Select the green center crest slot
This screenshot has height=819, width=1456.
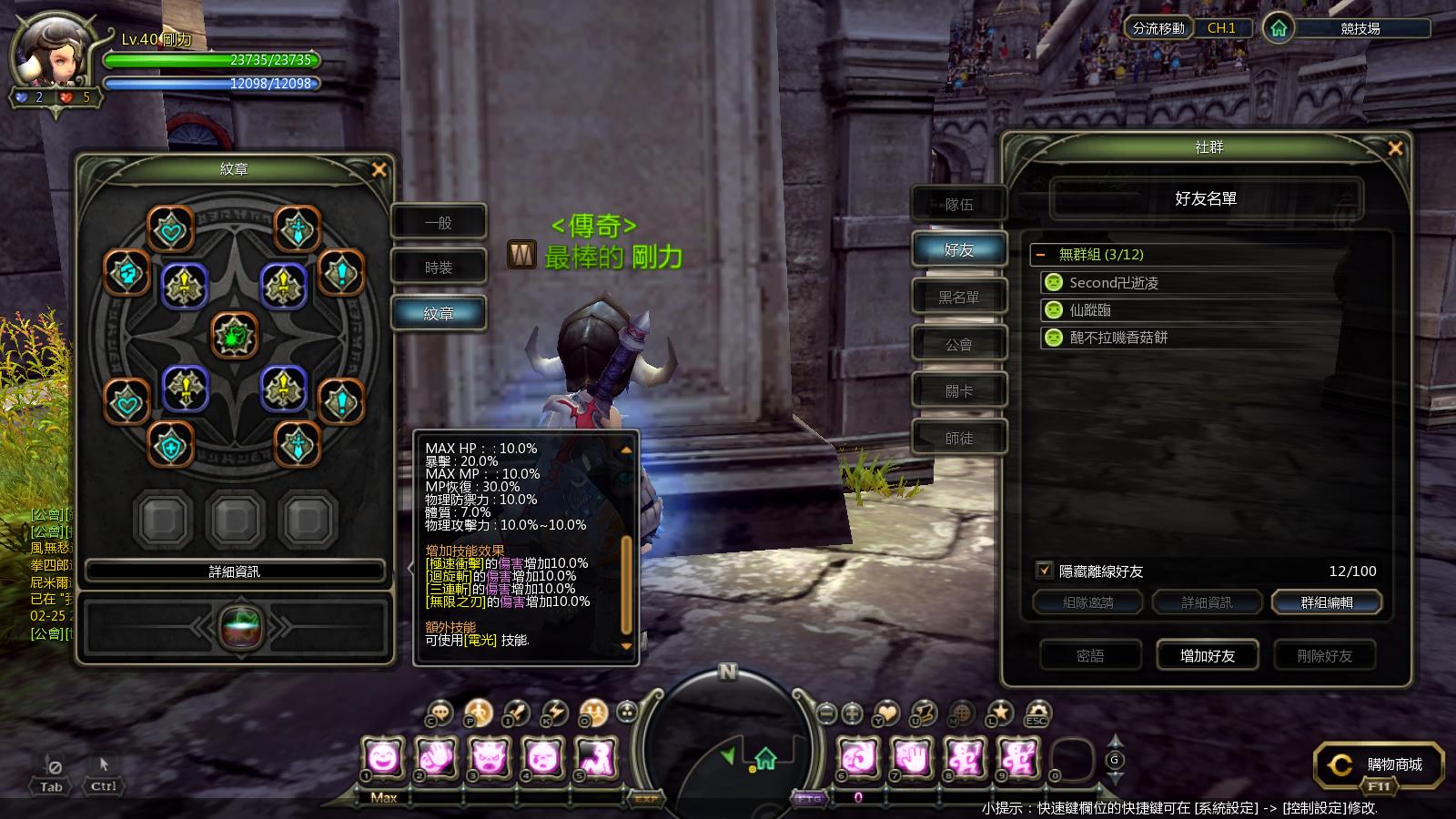click(235, 335)
